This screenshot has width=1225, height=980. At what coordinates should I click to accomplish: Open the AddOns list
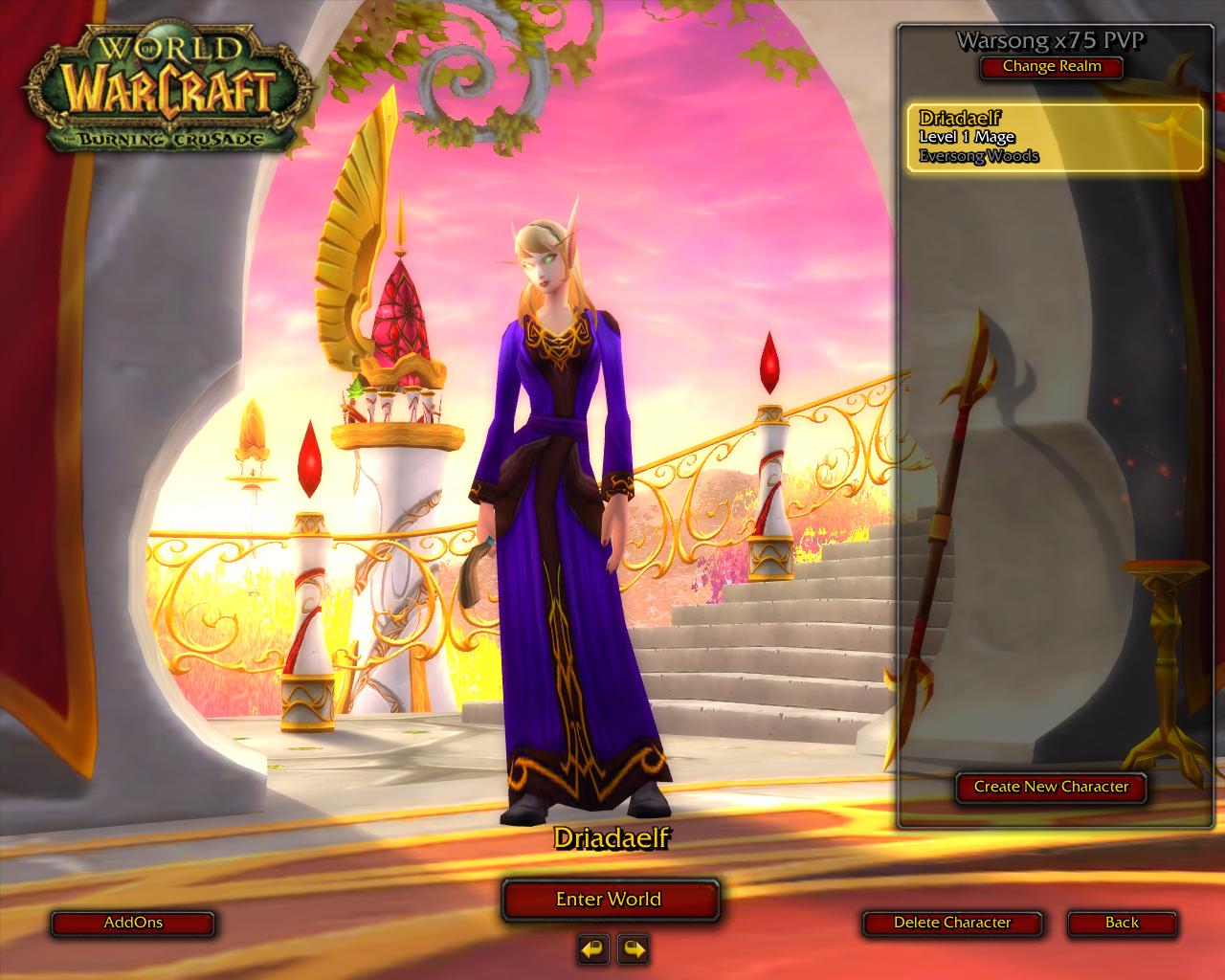[133, 924]
